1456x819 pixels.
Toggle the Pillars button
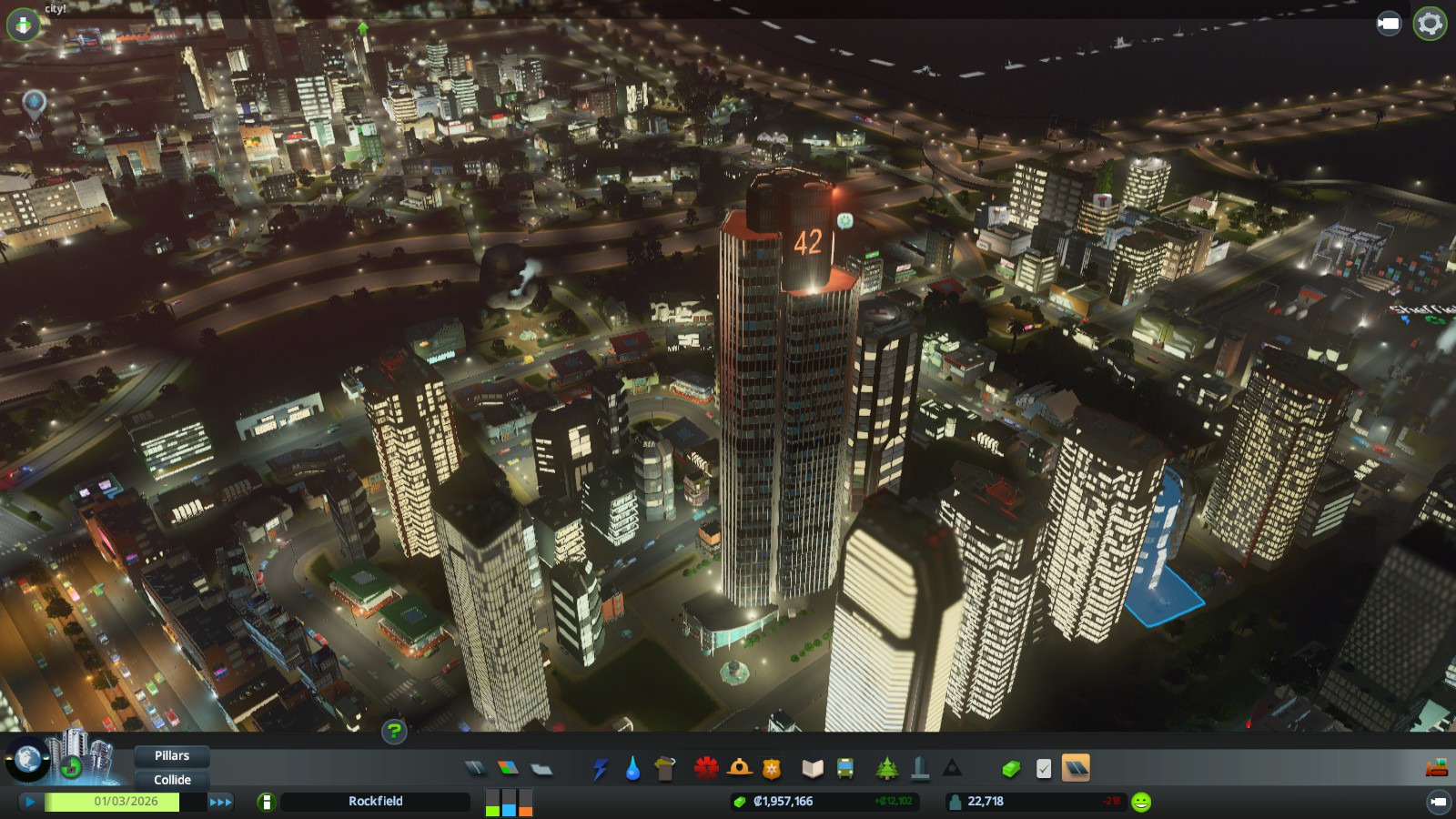(x=172, y=756)
